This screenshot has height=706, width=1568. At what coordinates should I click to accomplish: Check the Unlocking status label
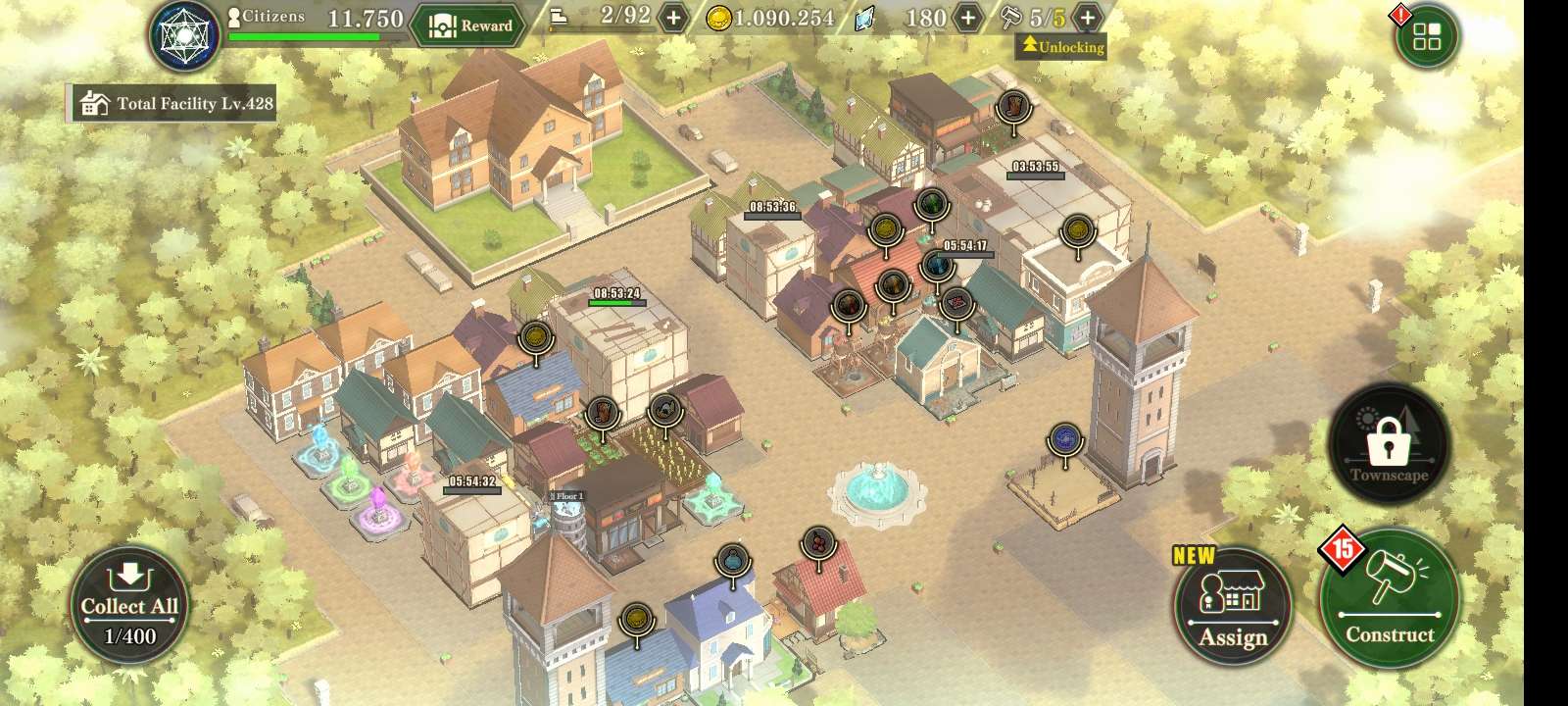[x=1061, y=46]
